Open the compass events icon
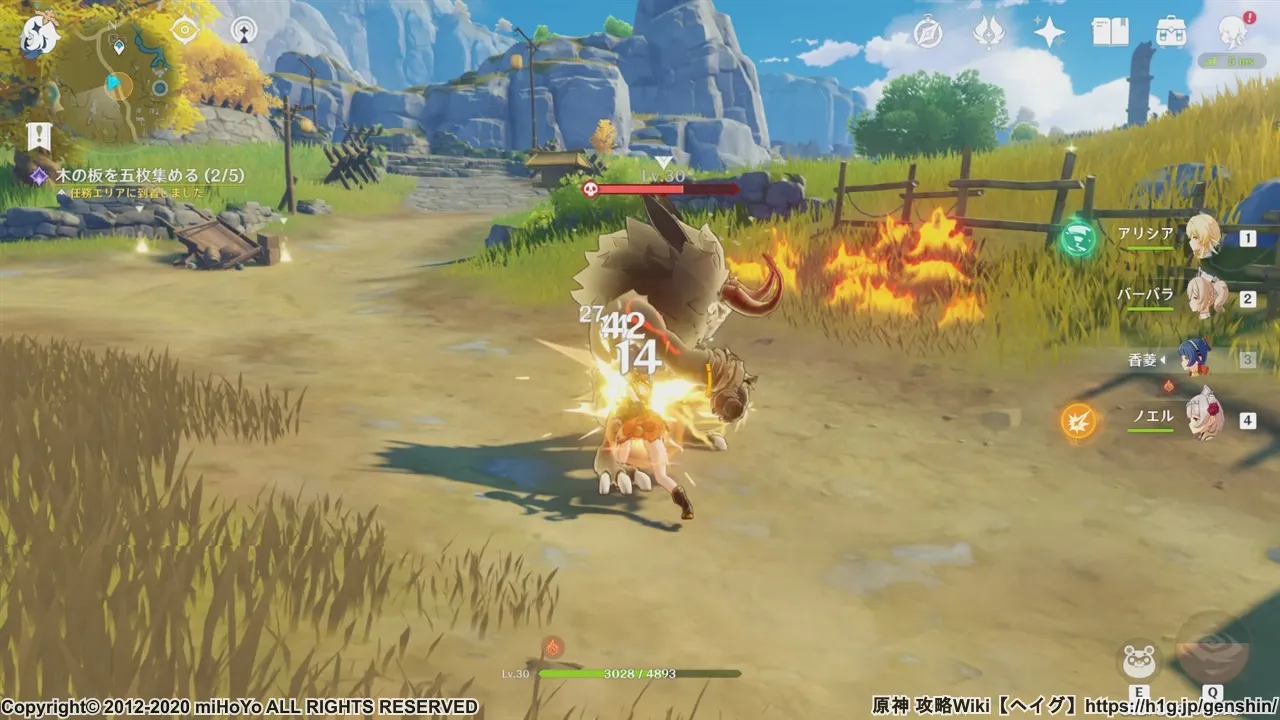 pyautogui.click(x=928, y=32)
